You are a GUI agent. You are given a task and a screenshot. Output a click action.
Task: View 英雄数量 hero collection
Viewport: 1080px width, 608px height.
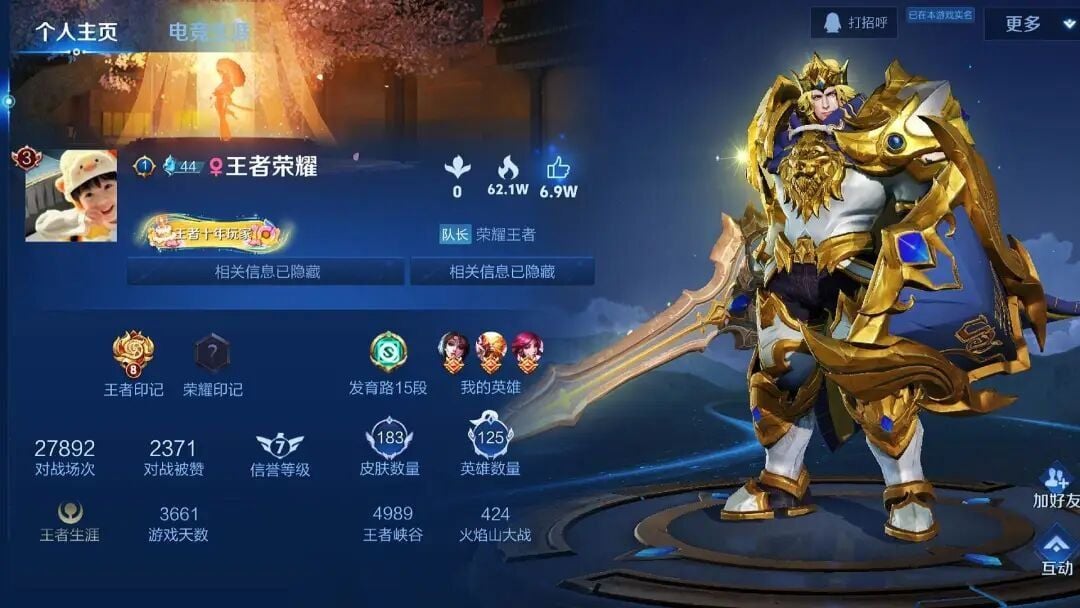490,440
